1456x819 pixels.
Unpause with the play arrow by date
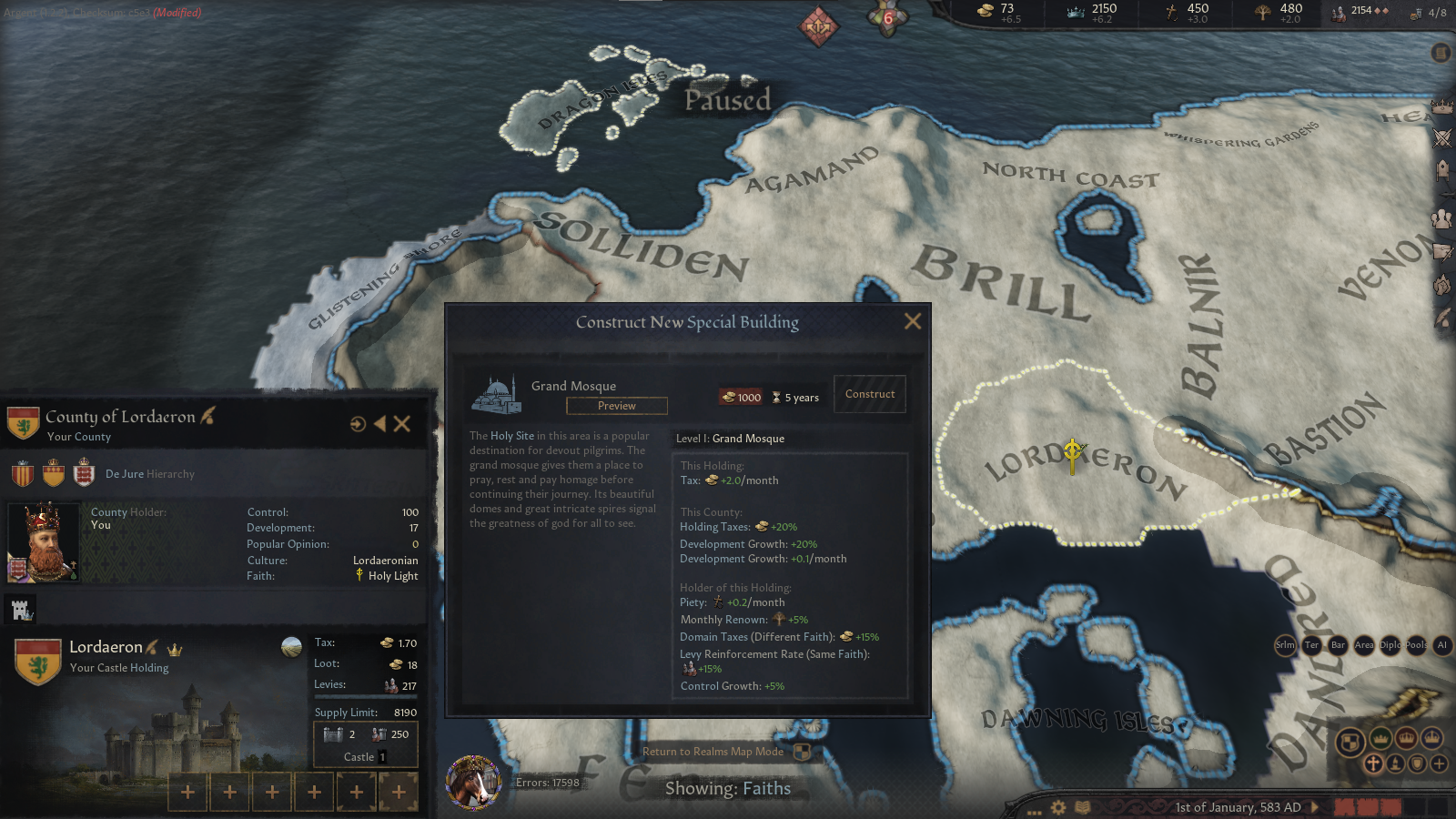click(1315, 807)
